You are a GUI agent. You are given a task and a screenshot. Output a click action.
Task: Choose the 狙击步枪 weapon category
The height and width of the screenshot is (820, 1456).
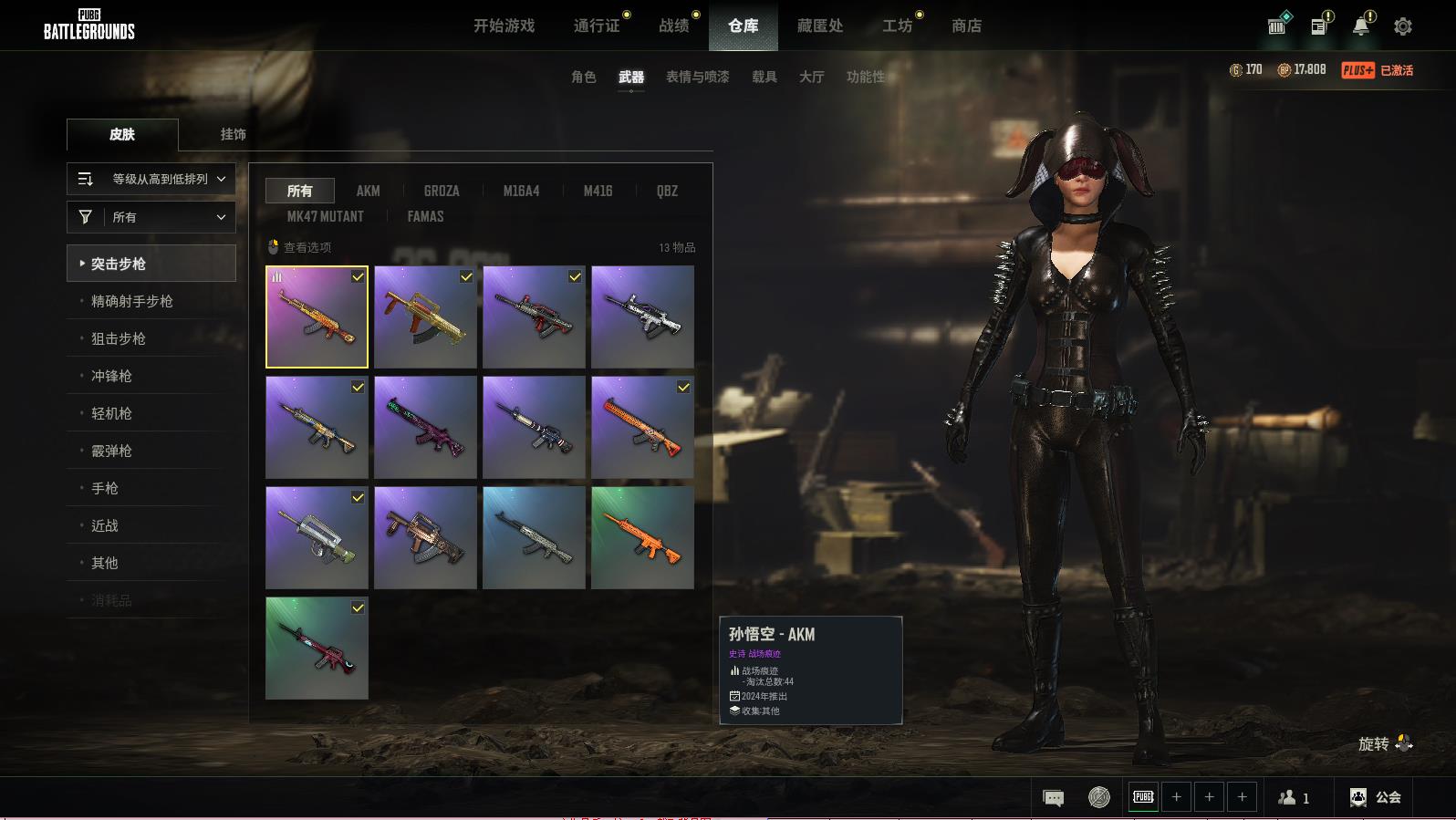click(119, 338)
